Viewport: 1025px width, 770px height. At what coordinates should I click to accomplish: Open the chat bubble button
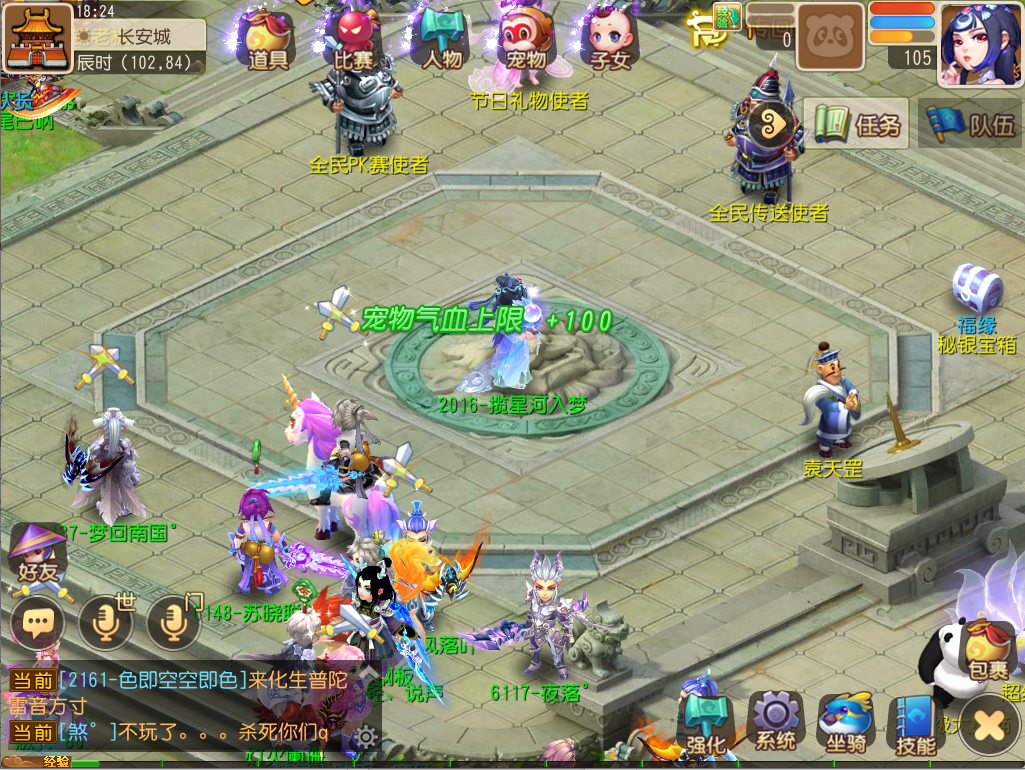[38, 624]
